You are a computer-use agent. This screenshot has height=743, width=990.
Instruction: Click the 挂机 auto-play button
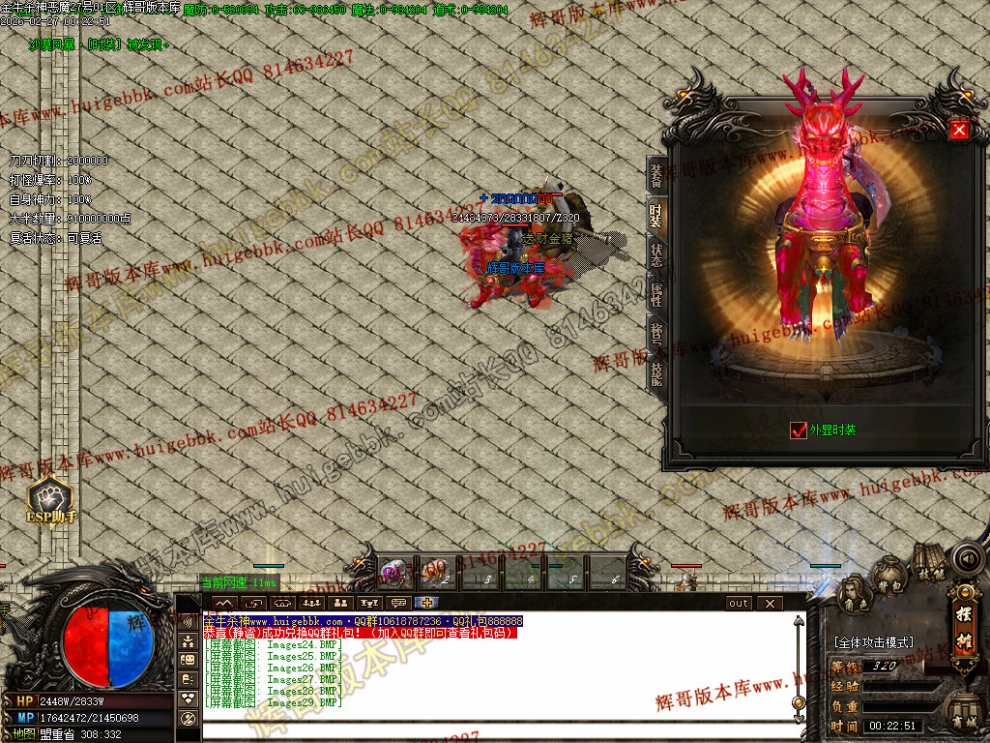pos(965,632)
